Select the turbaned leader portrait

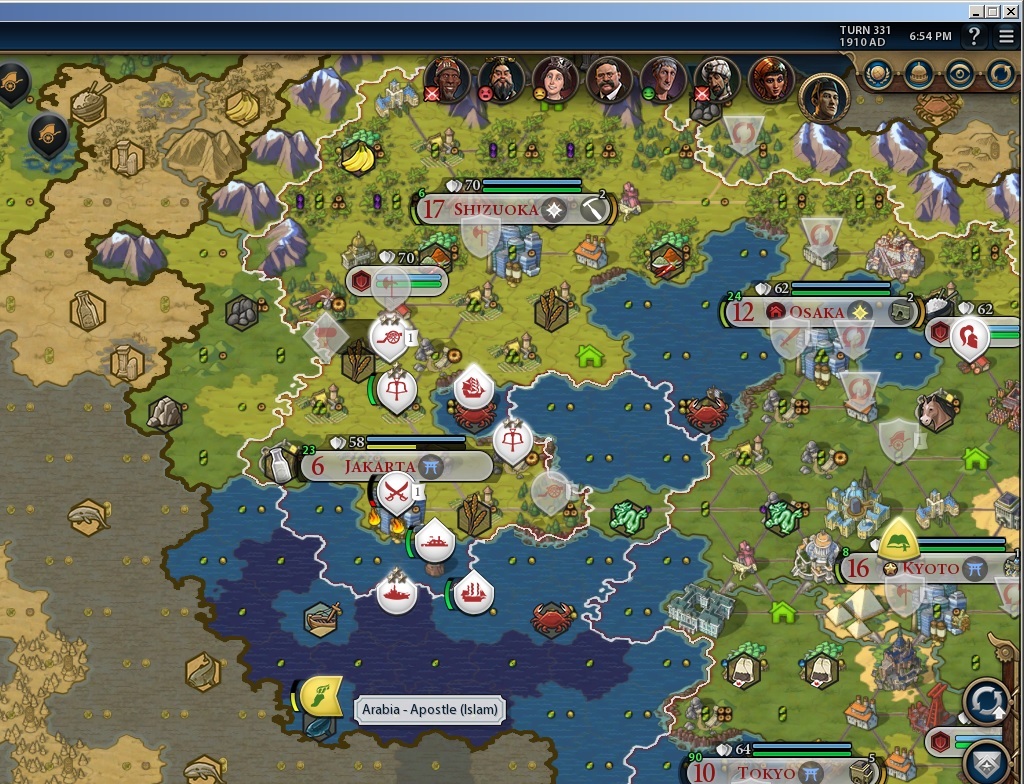[717, 79]
